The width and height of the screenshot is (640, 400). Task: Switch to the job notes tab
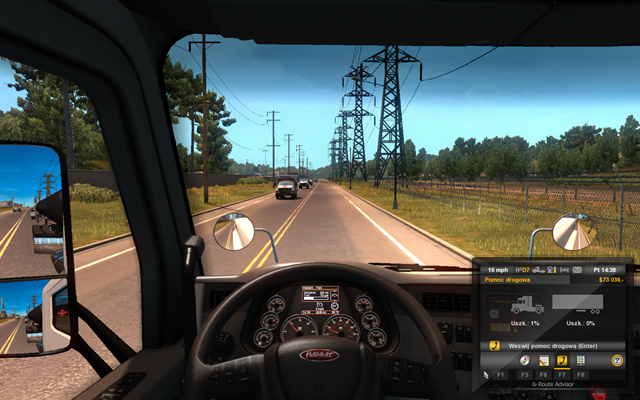click(x=544, y=360)
